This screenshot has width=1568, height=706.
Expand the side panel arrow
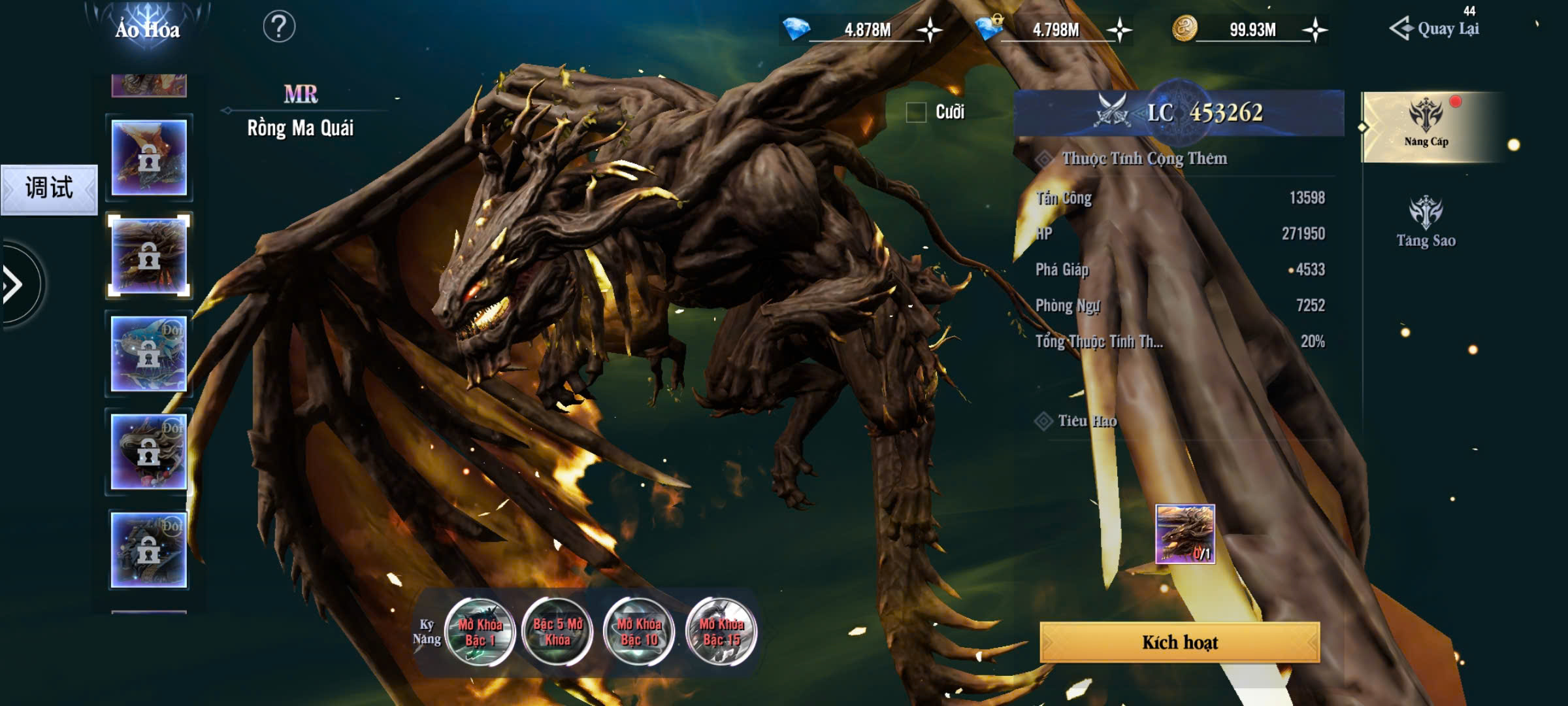coord(14,284)
